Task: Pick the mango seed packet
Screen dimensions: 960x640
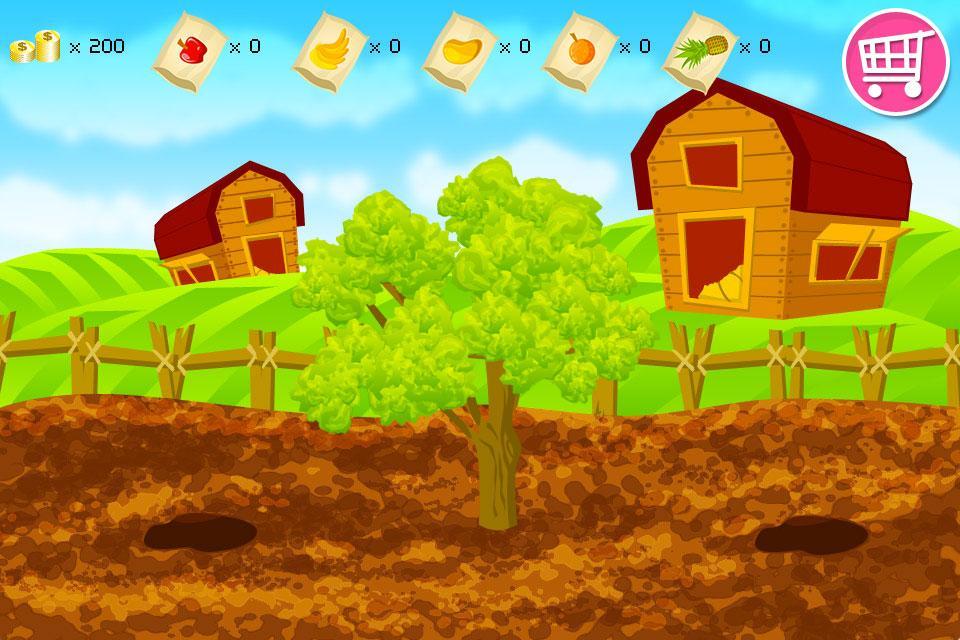Action: pos(460,47)
